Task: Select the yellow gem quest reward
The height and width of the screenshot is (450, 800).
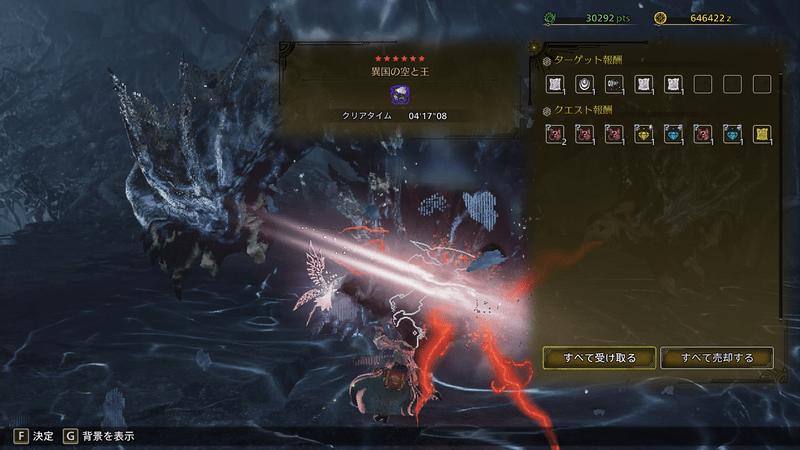Action: point(643,134)
